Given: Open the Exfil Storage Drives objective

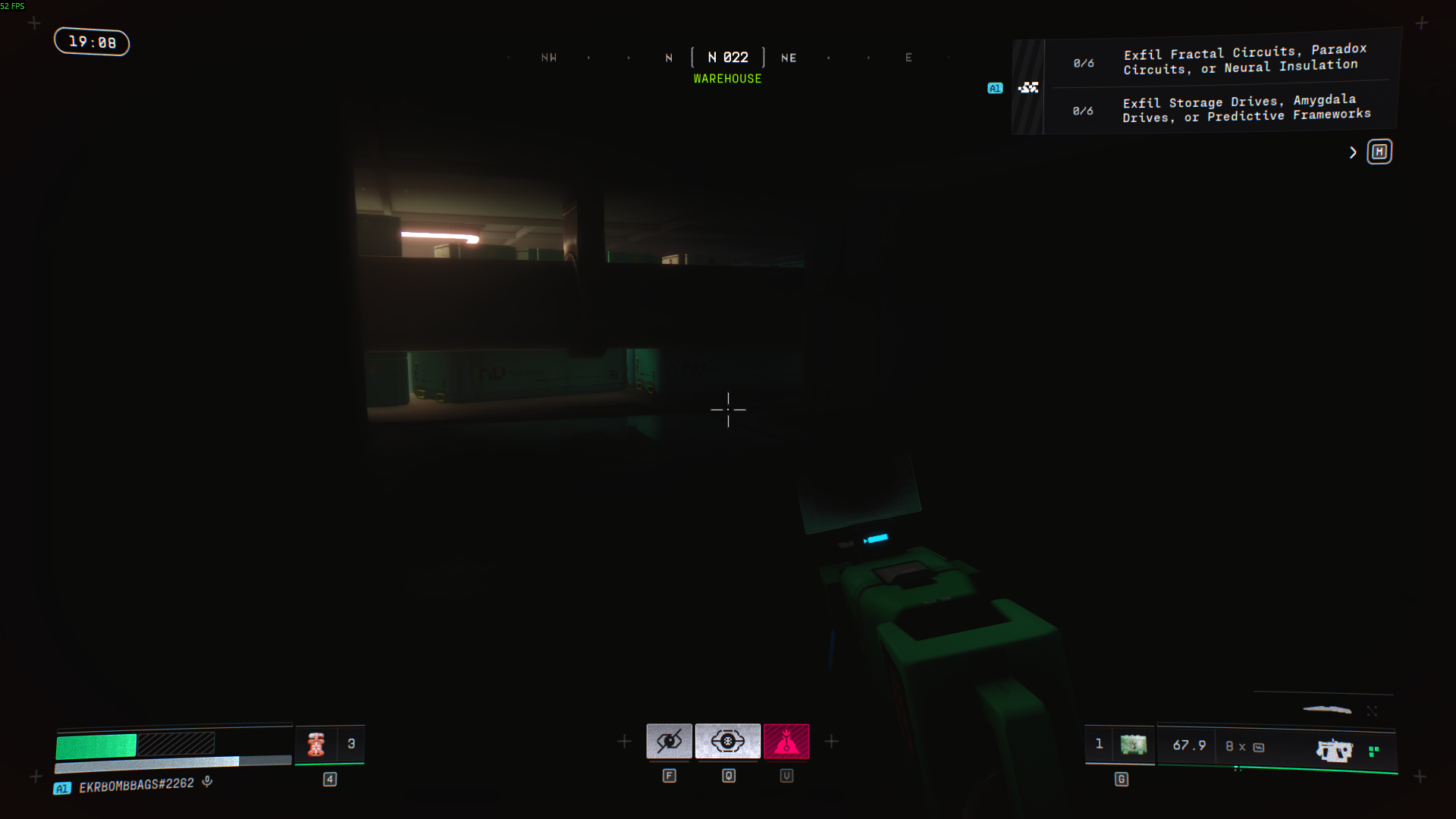Looking at the screenshot, I should coord(1246,108).
